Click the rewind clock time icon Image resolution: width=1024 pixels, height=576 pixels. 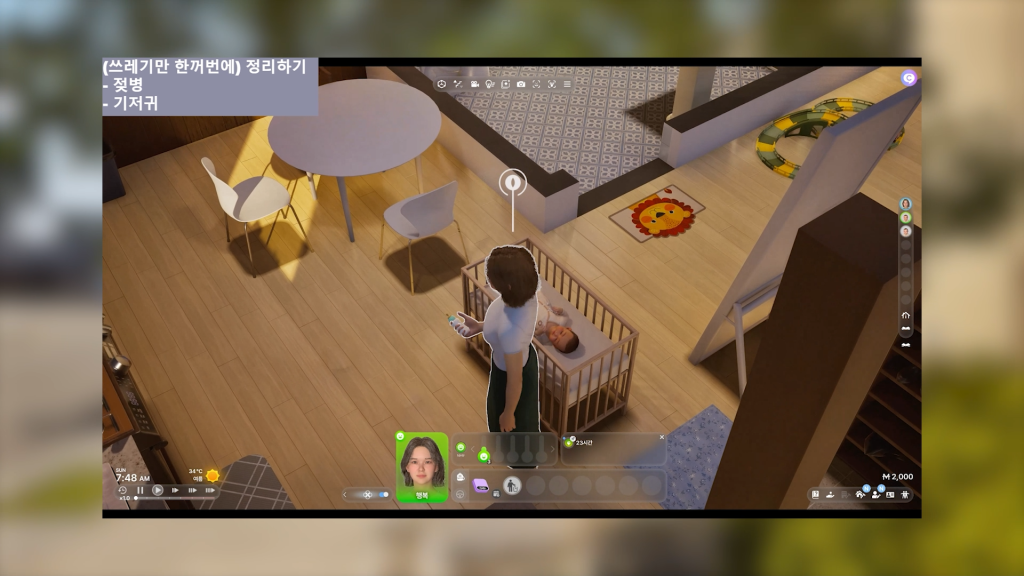(x=122, y=490)
